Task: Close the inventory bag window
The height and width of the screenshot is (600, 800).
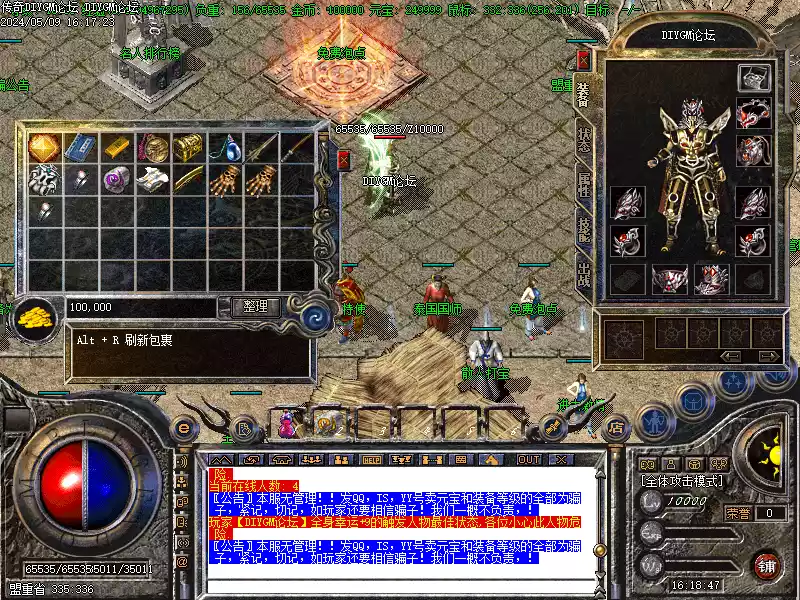Action: tap(344, 160)
